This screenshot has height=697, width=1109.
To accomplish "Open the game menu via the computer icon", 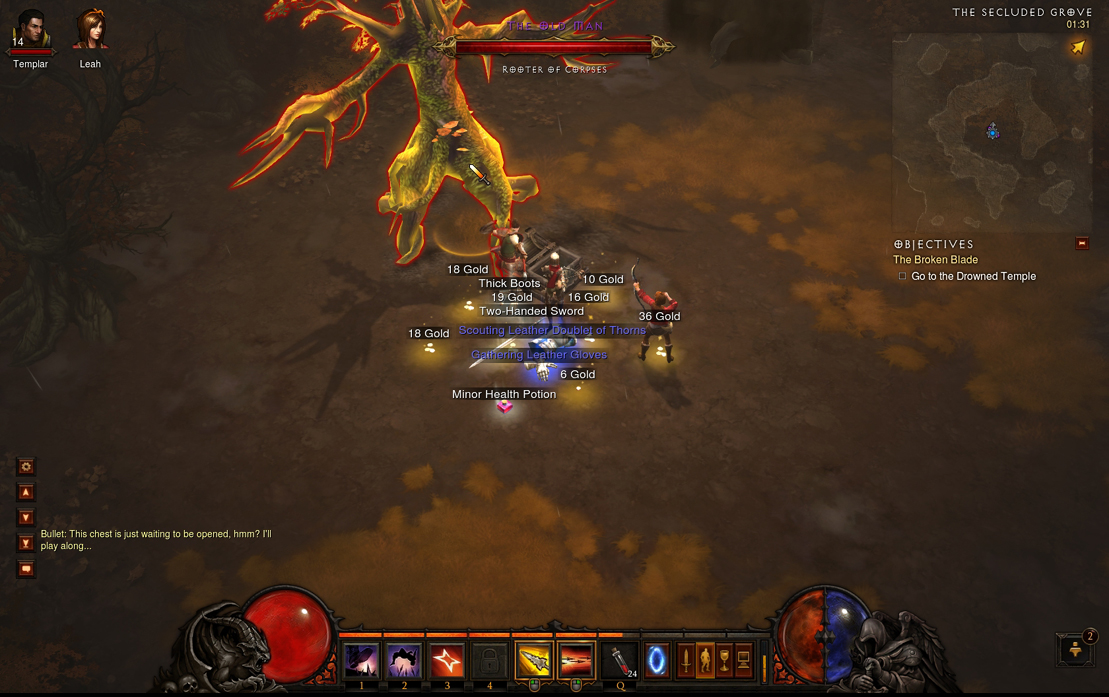I will pyautogui.click(x=744, y=661).
